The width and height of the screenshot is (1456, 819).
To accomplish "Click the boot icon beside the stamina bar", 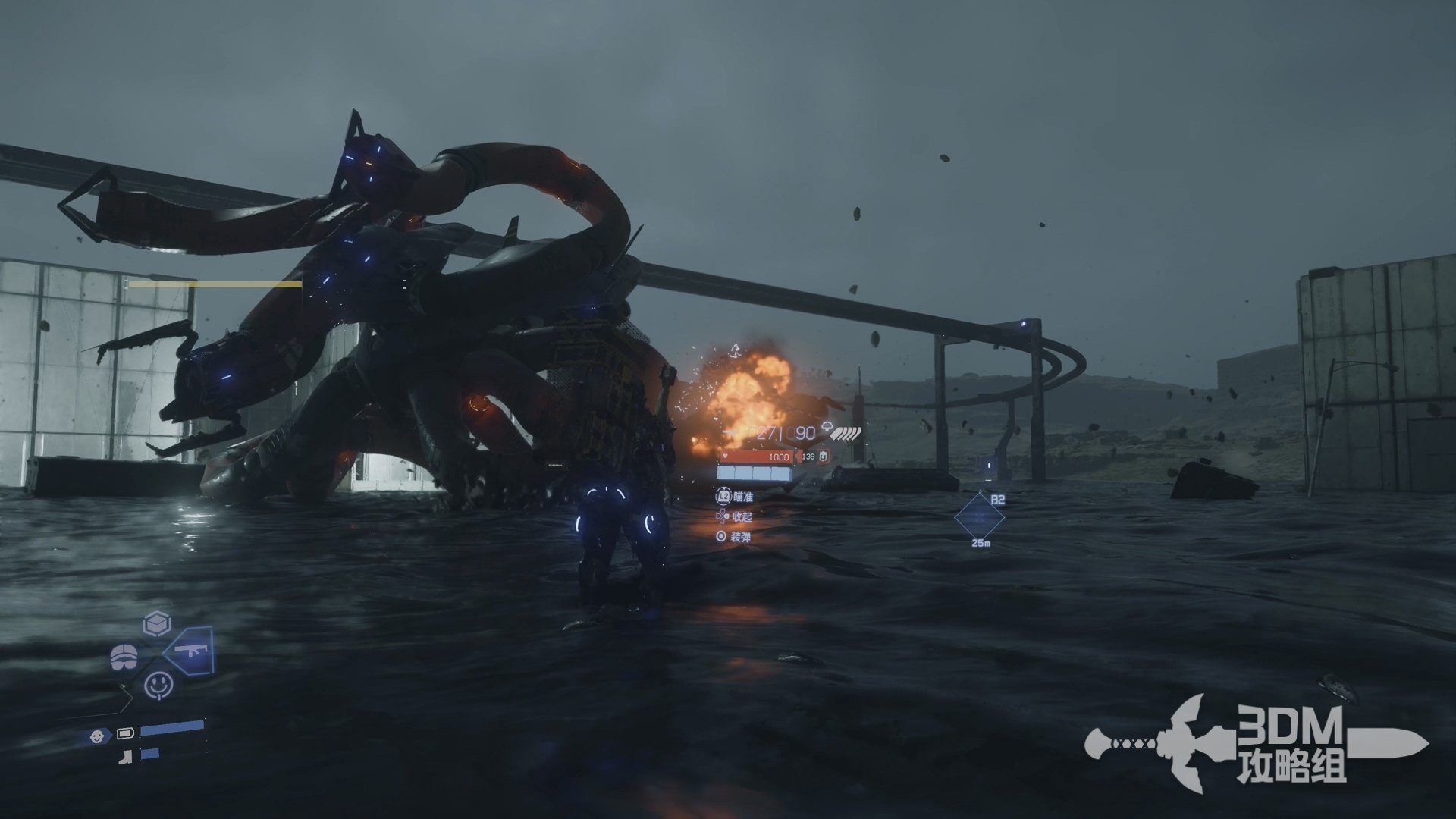I will point(124,756).
